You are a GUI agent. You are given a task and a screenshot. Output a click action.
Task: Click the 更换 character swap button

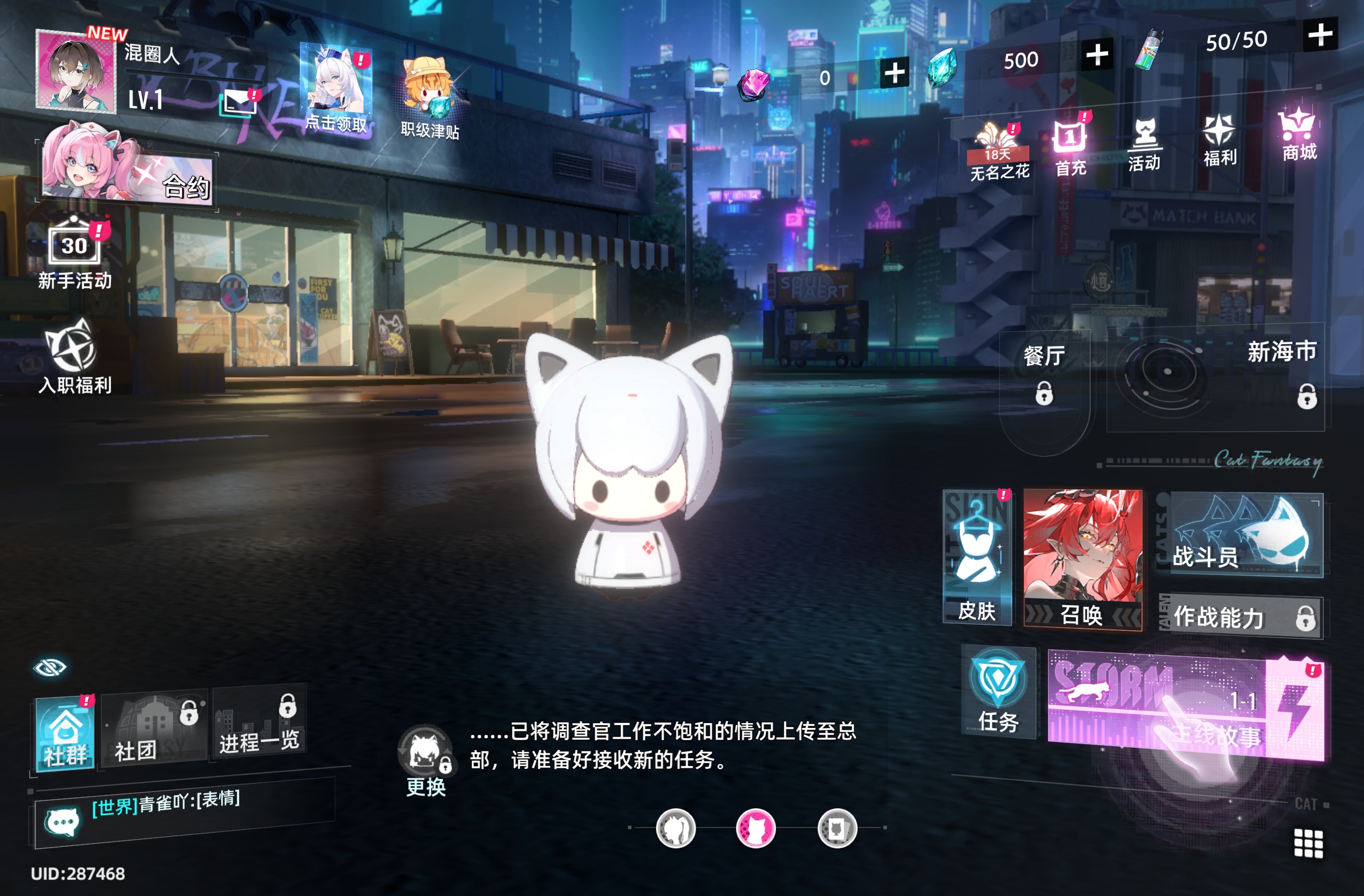tap(425, 762)
